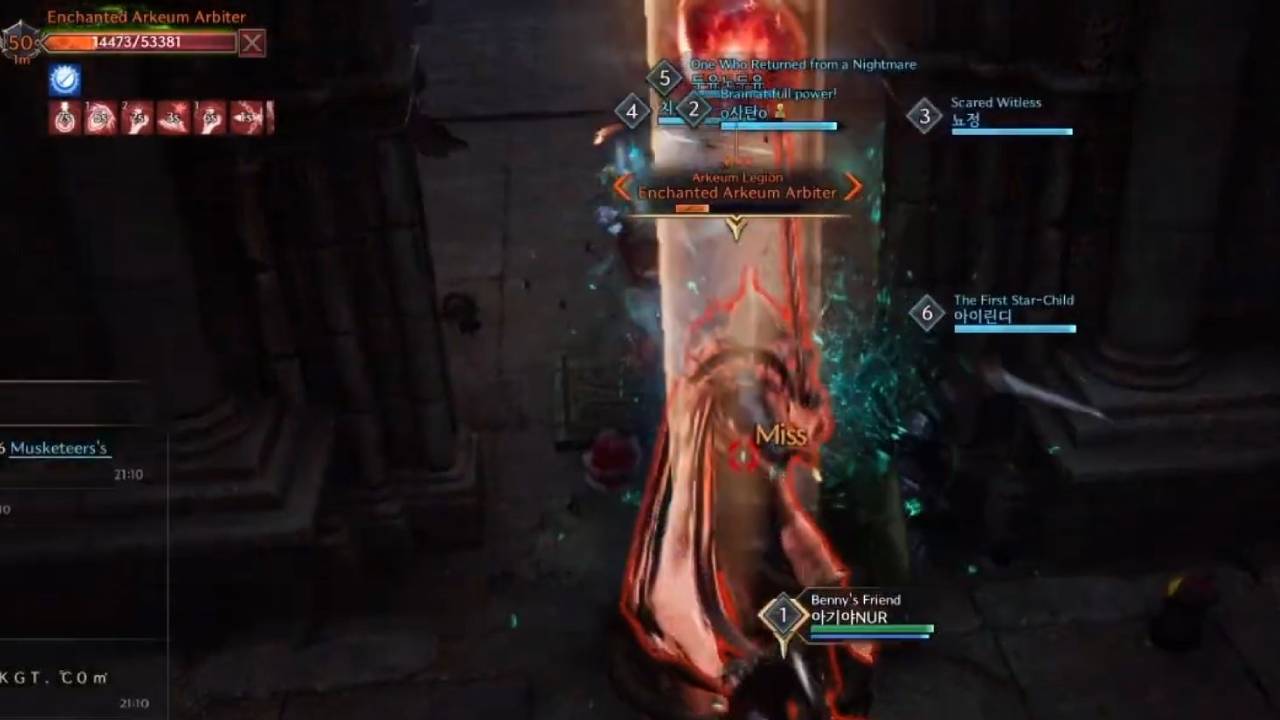Click the blue buff icon below the boss health bar

click(x=63, y=80)
